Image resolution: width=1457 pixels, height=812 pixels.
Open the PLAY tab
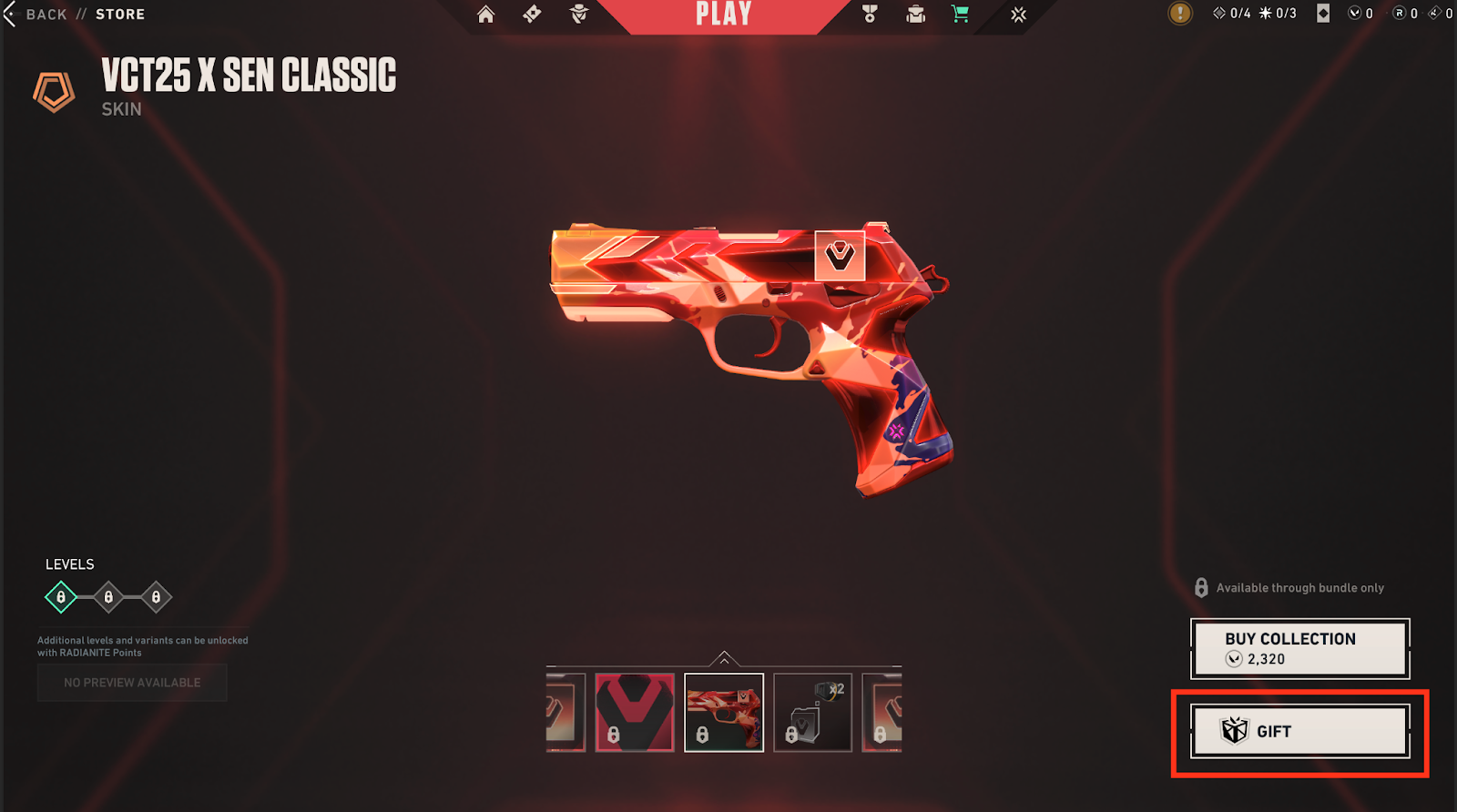pos(724,15)
